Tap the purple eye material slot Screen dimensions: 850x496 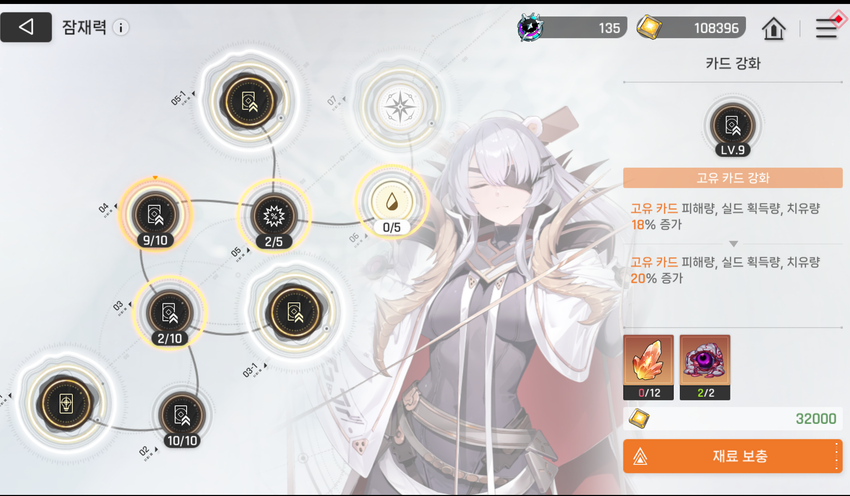[705, 367]
